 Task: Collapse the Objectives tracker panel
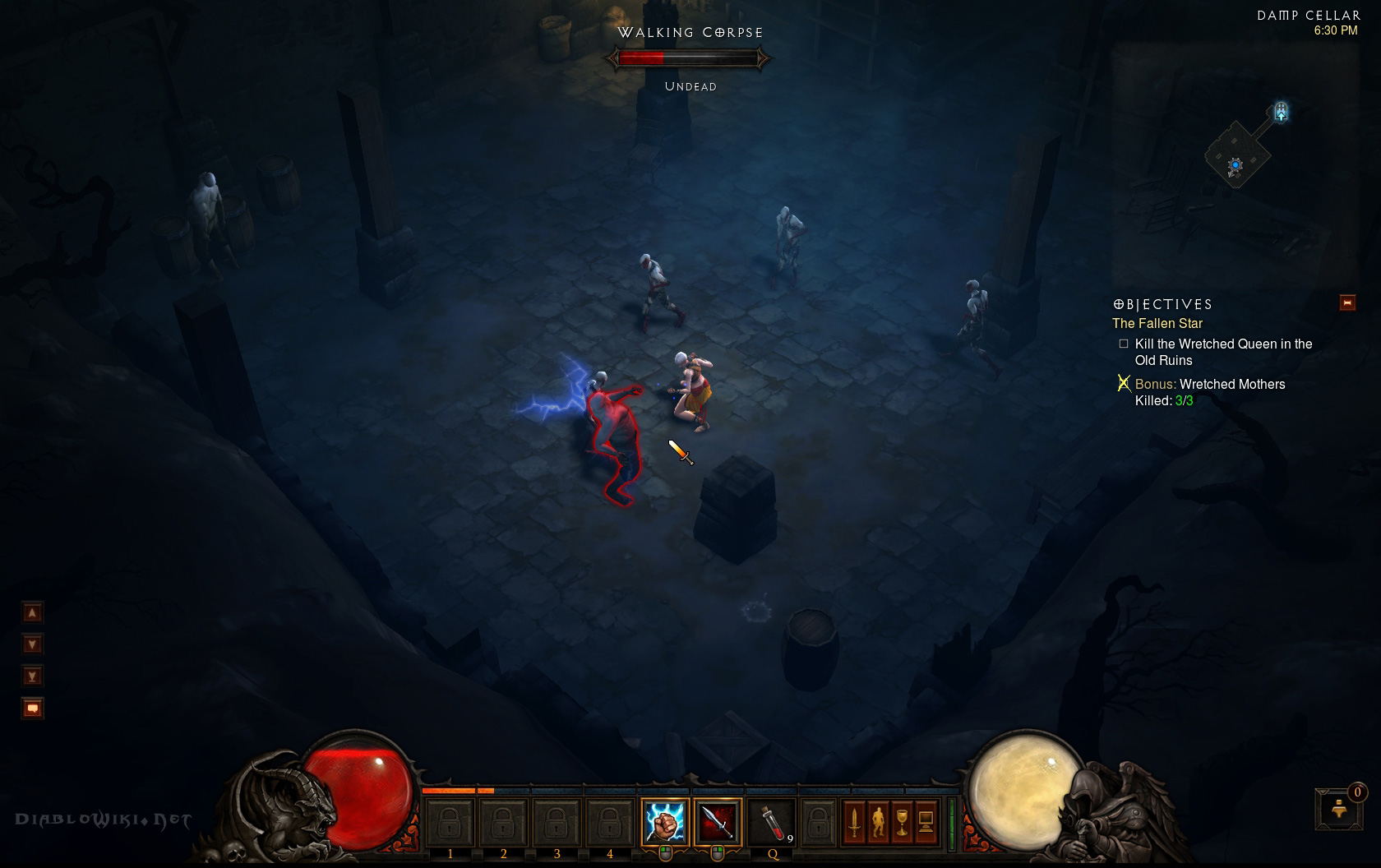[x=1347, y=302]
